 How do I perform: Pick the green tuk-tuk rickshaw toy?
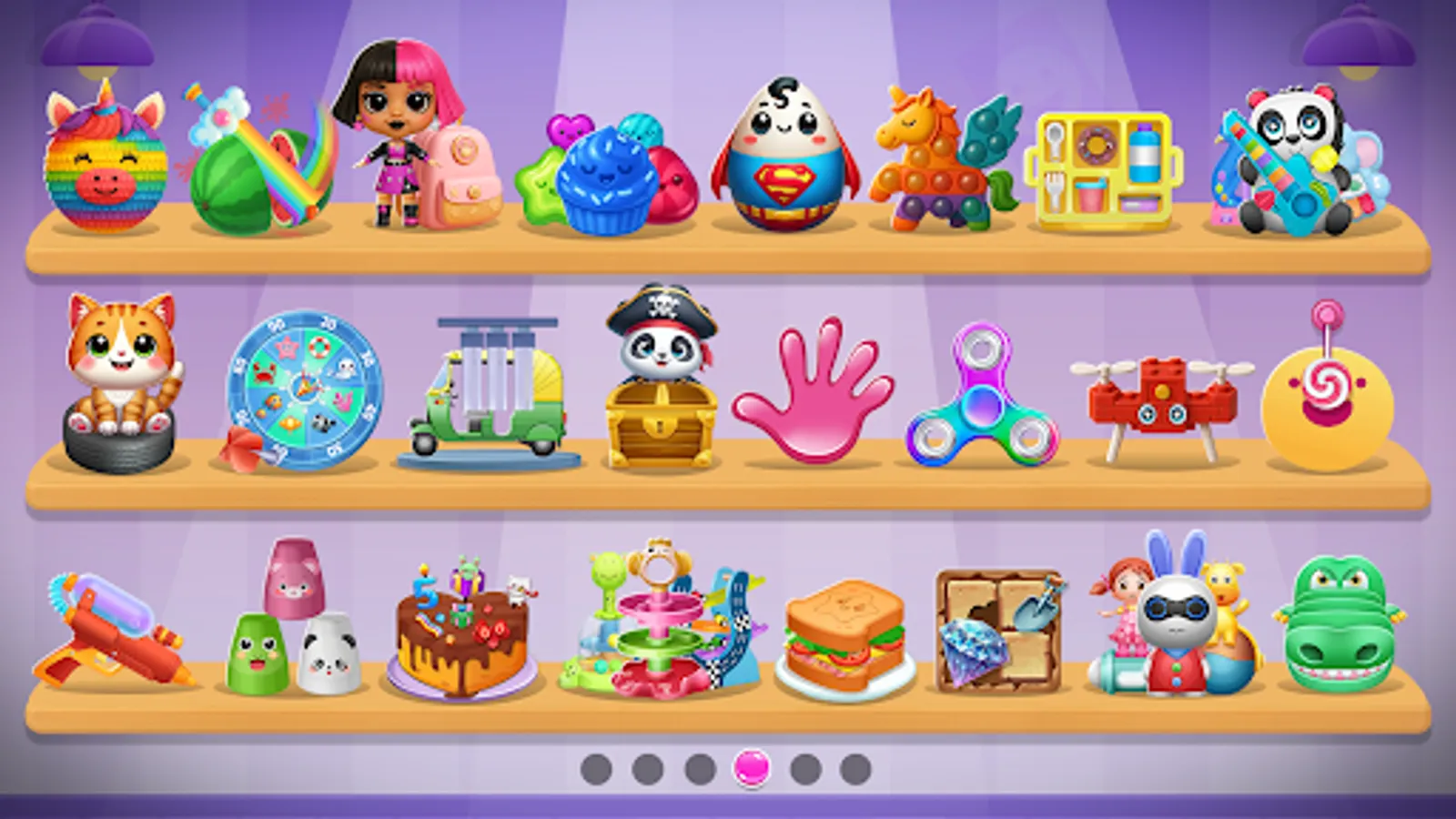pyautogui.click(x=491, y=391)
